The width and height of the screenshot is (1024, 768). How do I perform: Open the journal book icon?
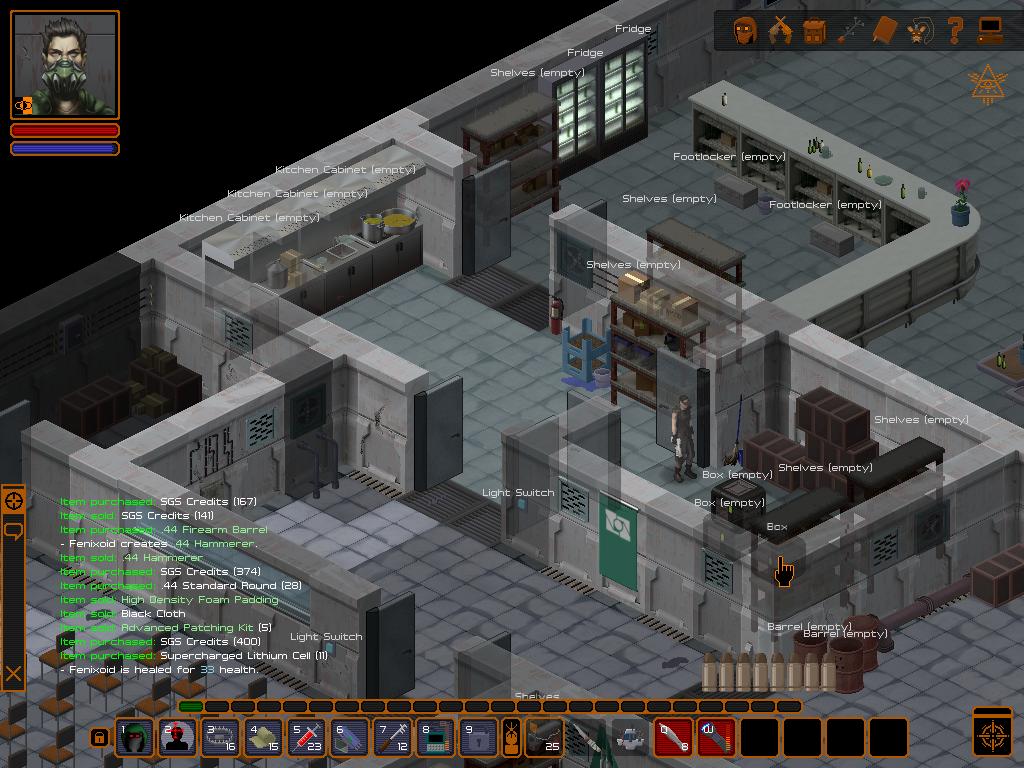coord(885,31)
